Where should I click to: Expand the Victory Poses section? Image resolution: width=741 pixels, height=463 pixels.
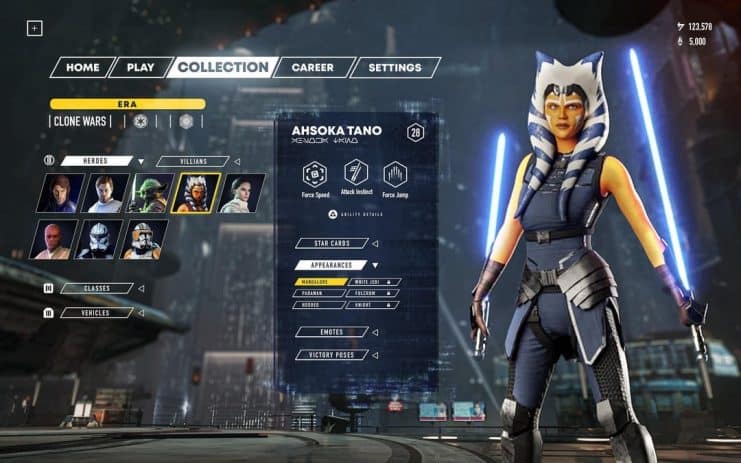(x=332, y=354)
